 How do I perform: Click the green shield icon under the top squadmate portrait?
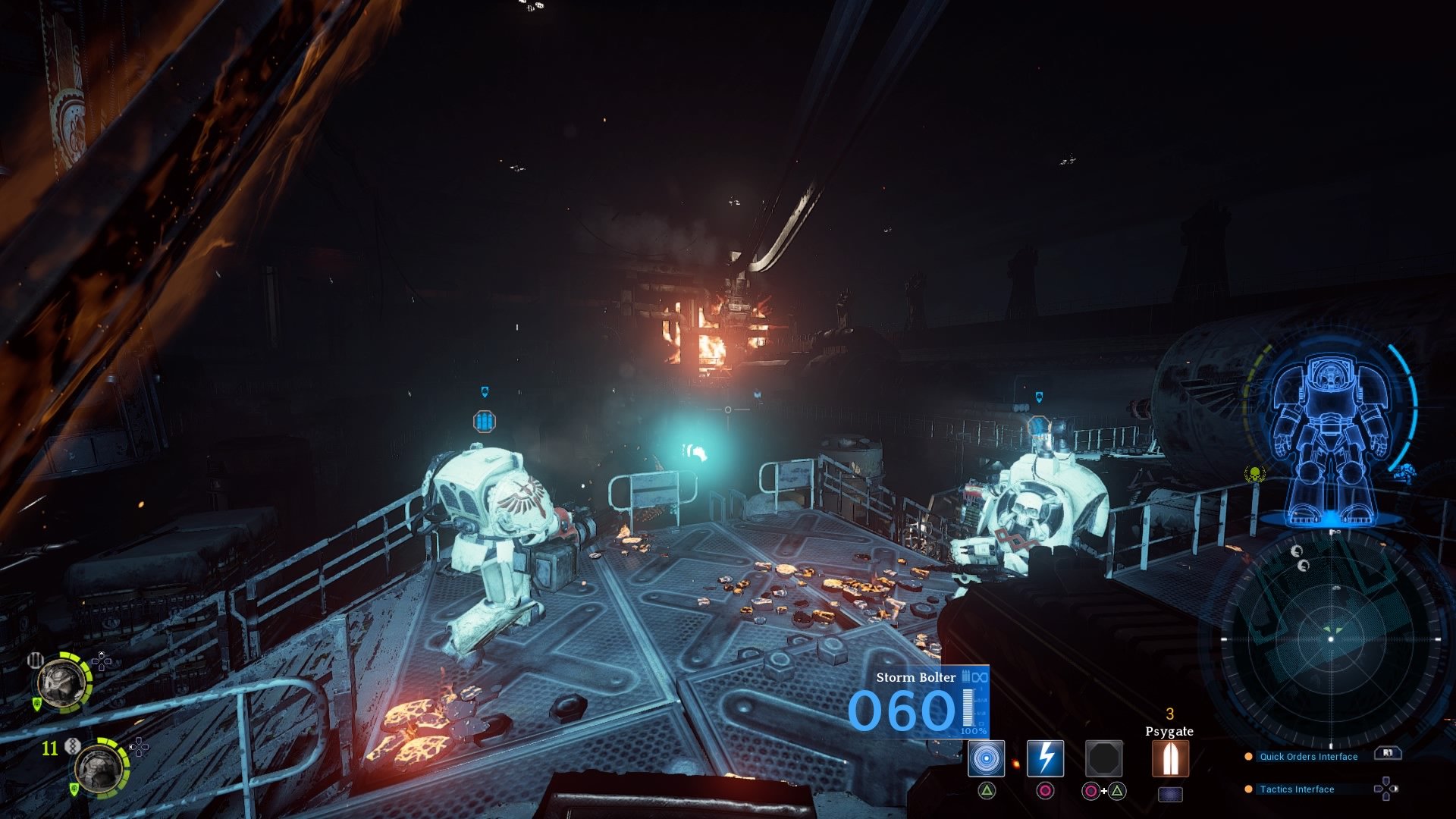[x=37, y=703]
